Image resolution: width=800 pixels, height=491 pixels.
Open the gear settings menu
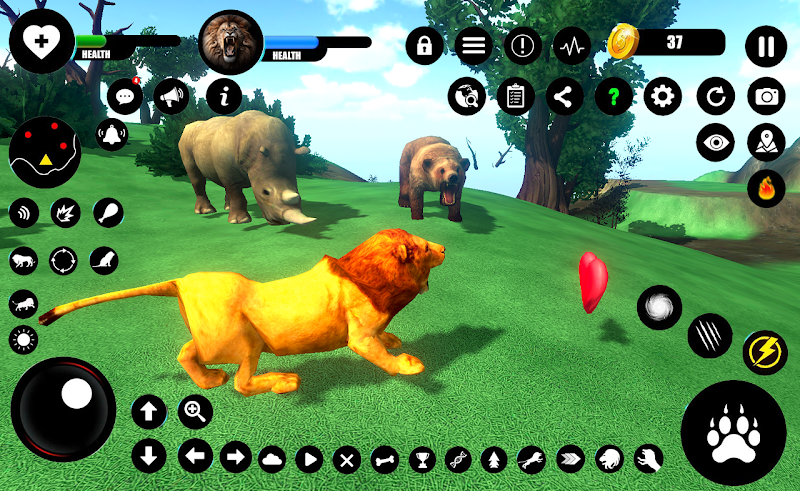click(x=662, y=97)
